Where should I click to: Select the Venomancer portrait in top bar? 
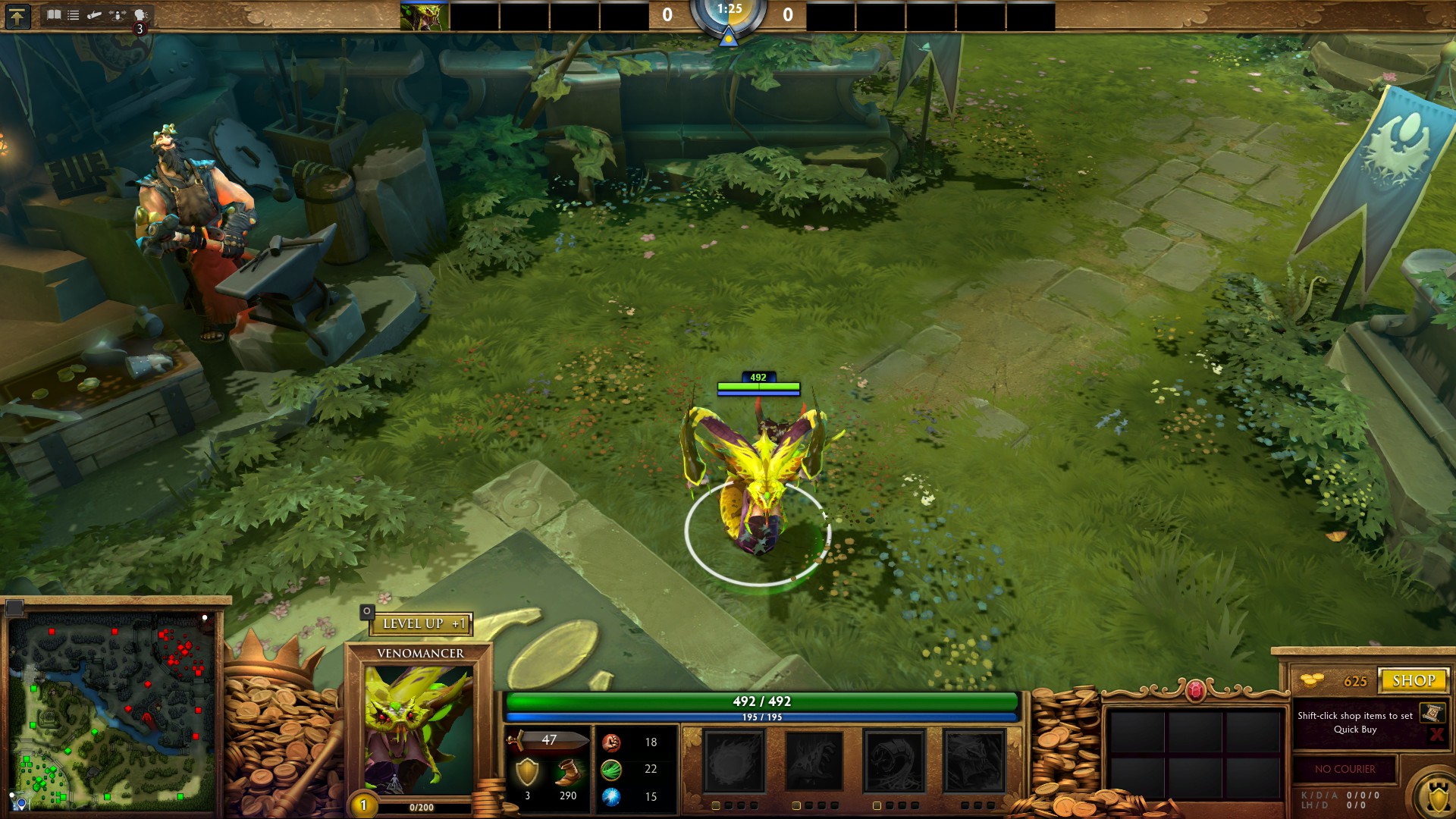pyautogui.click(x=424, y=17)
